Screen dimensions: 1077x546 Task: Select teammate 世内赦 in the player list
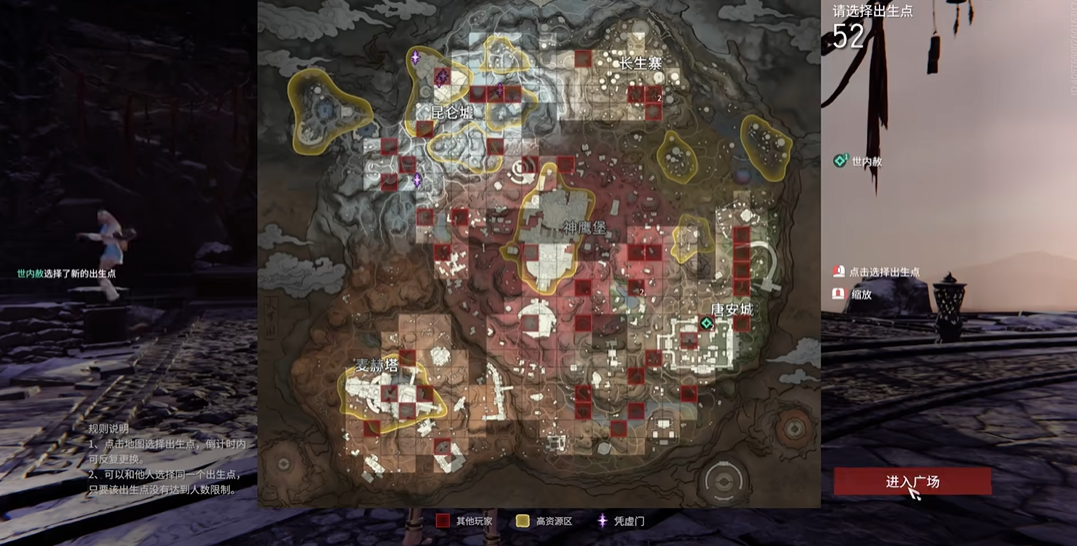click(866, 161)
